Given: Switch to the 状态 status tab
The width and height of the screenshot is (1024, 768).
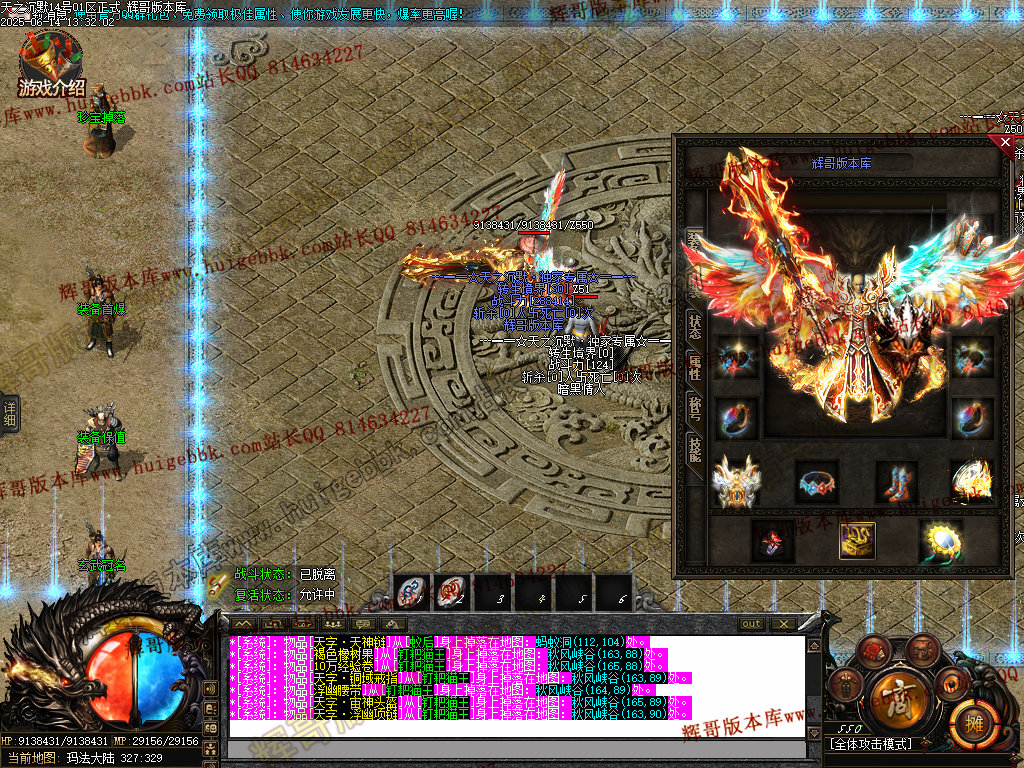Looking at the screenshot, I should click(695, 324).
